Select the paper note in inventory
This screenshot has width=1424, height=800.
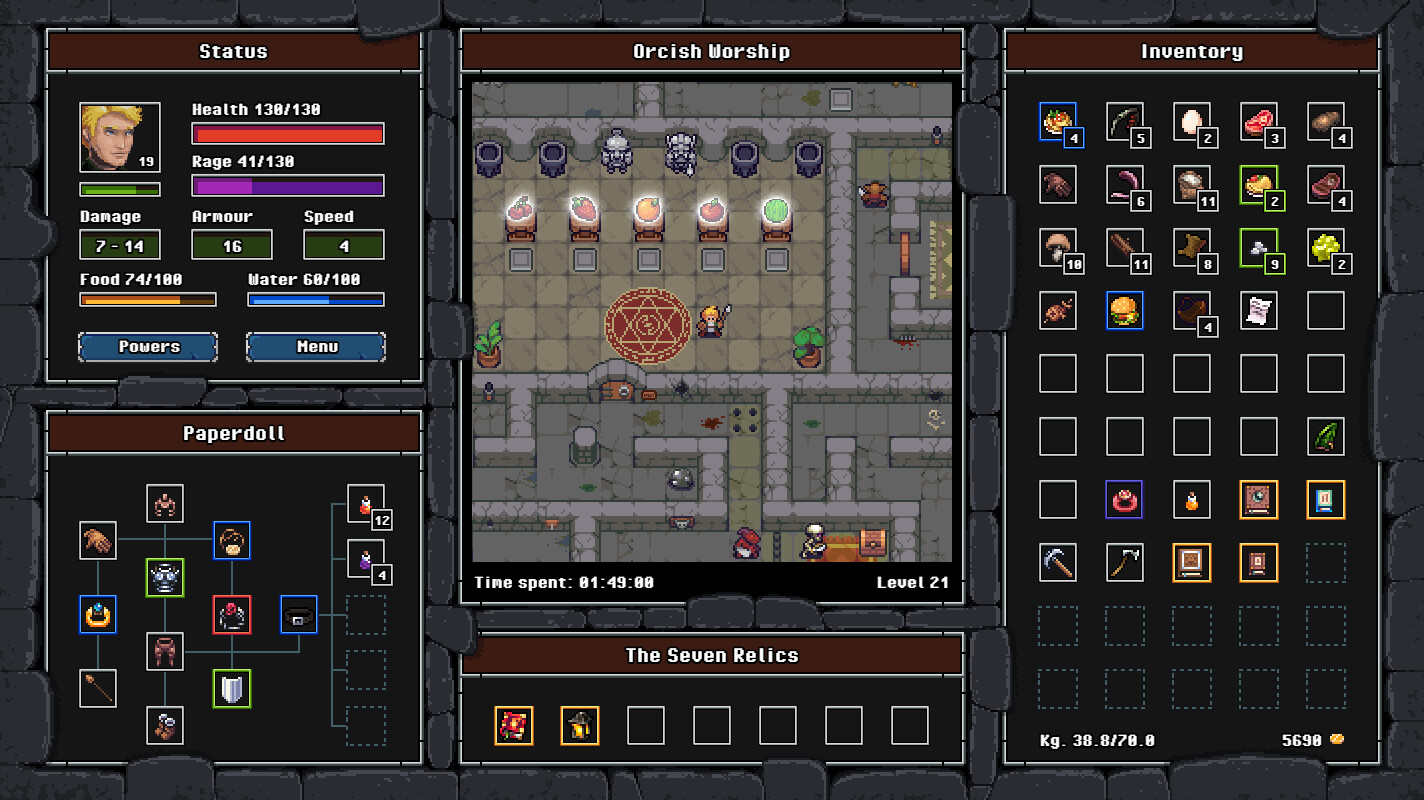1258,311
